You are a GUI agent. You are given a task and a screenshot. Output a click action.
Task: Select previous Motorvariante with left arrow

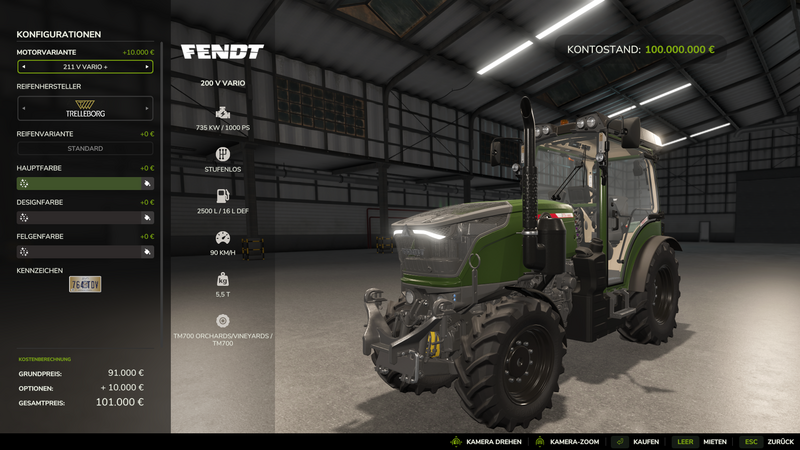click(x=23, y=67)
